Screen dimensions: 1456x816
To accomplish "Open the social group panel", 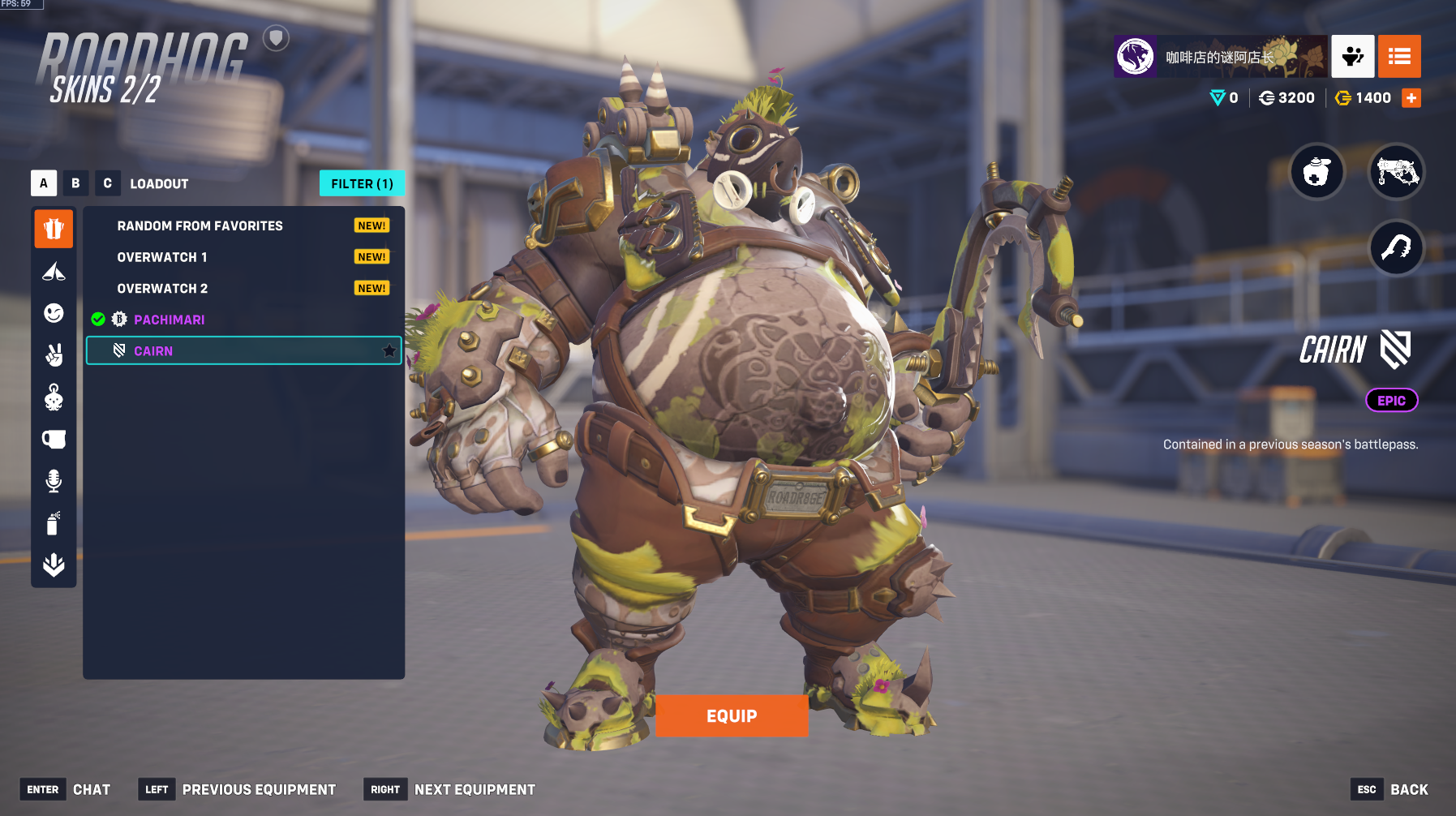I will (1352, 56).
